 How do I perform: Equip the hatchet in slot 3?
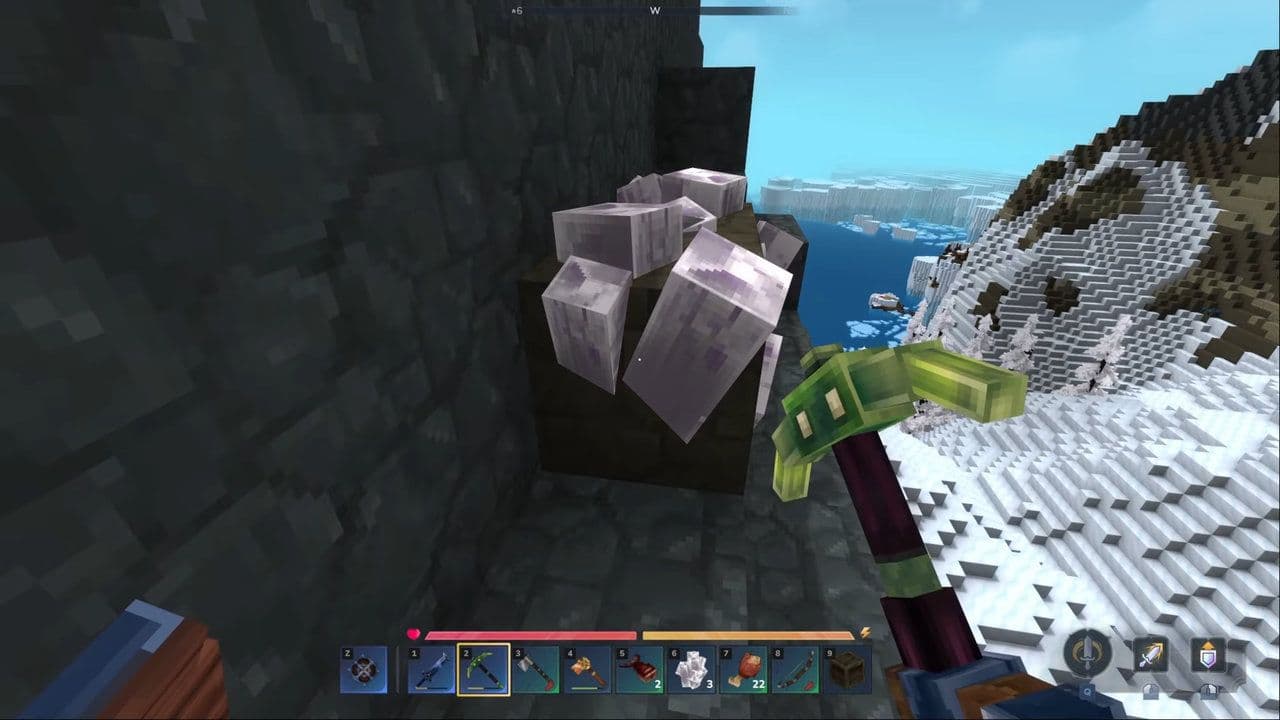(535, 669)
